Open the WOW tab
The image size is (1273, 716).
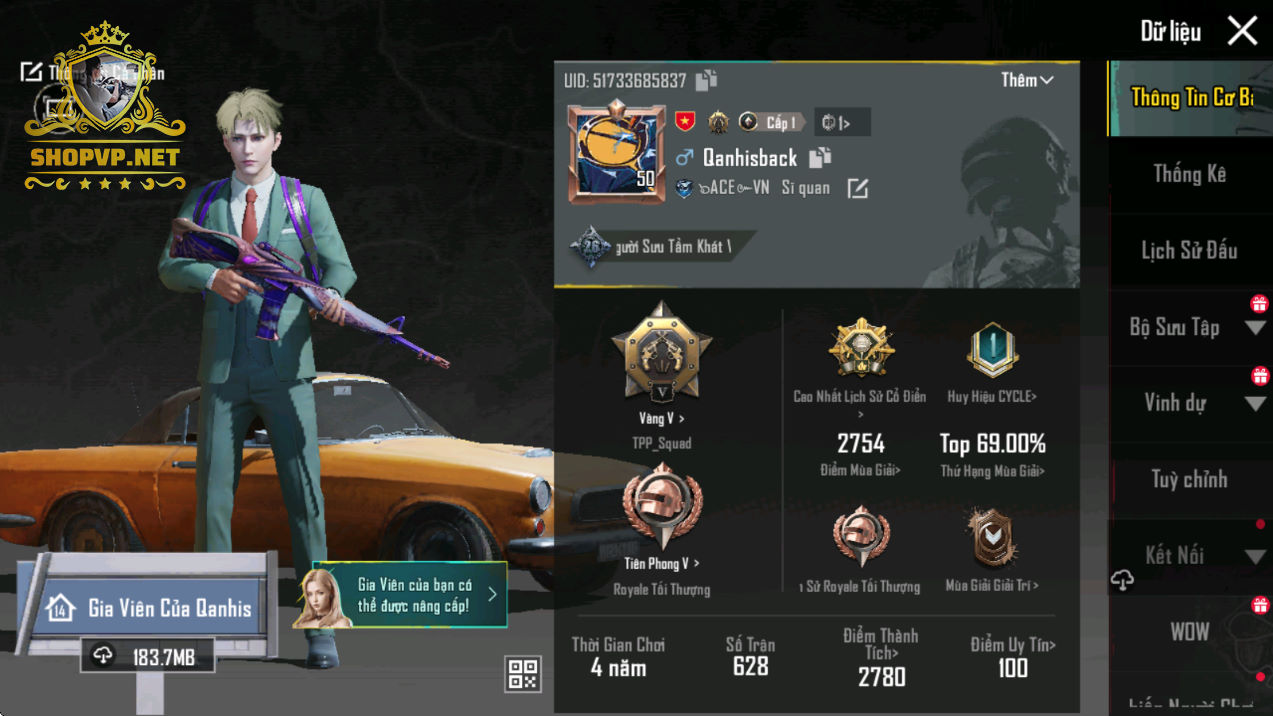click(x=1189, y=632)
